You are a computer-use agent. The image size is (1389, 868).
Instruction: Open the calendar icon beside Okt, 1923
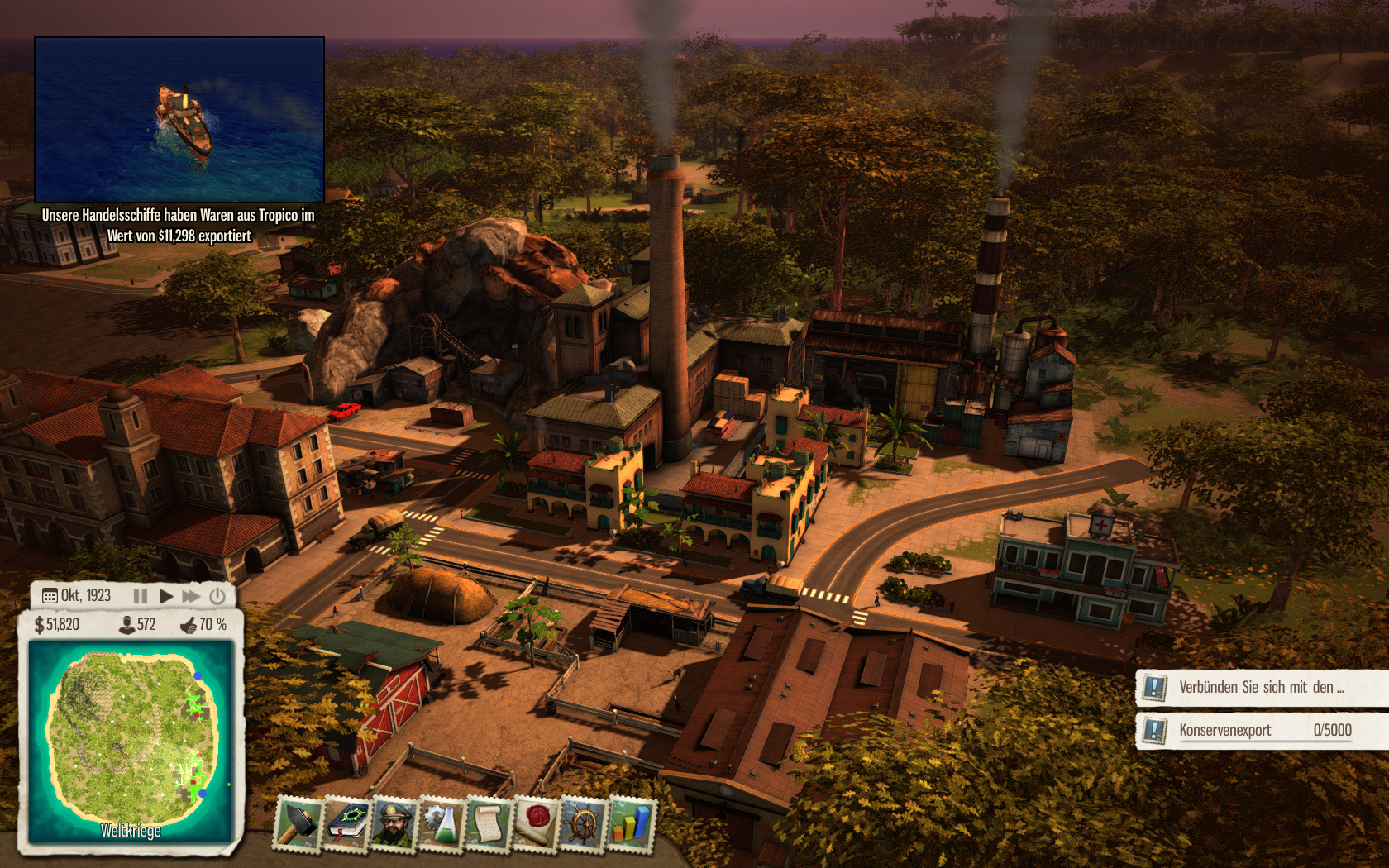pyautogui.click(x=50, y=596)
